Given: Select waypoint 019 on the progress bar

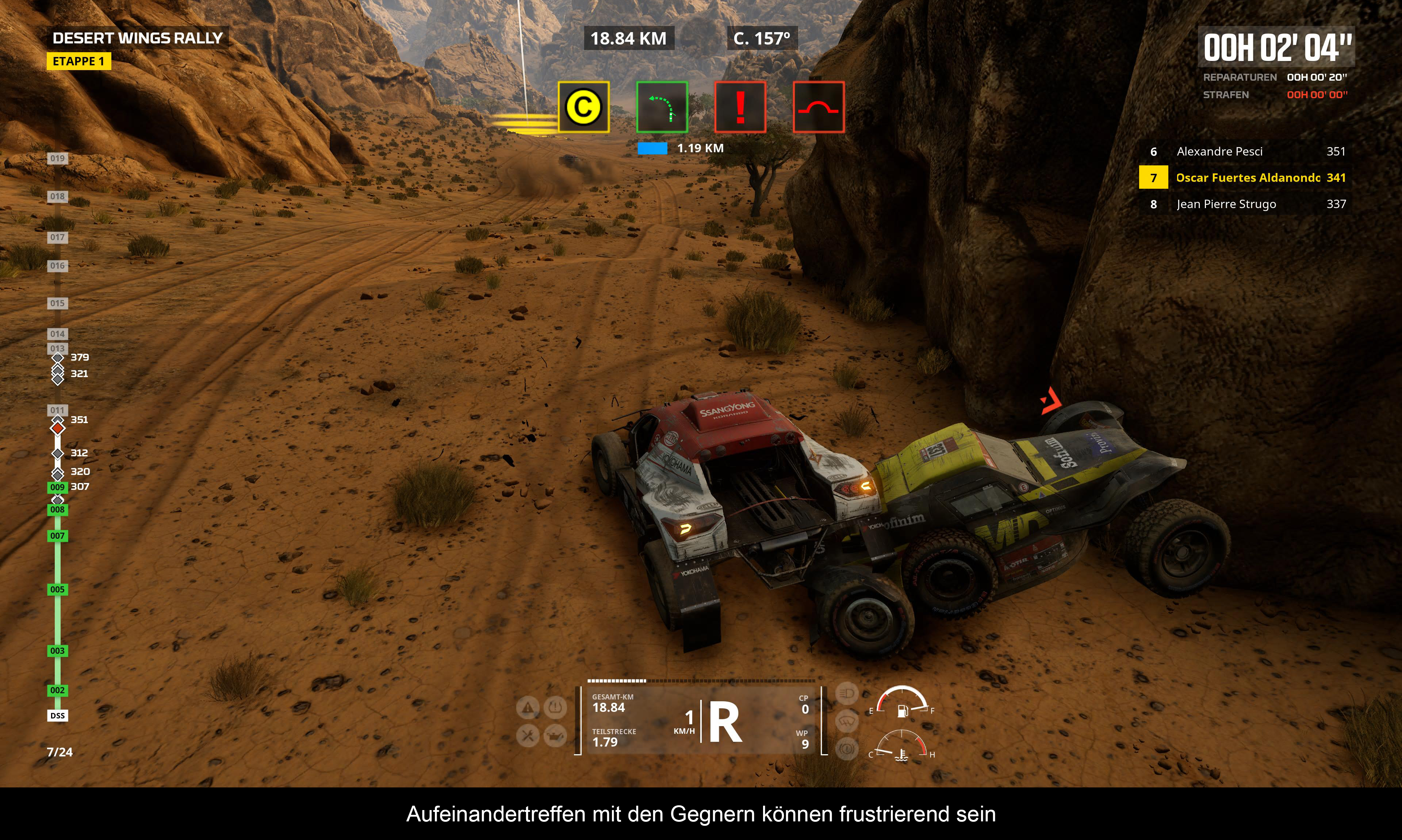Looking at the screenshot, I should [57, 158].
